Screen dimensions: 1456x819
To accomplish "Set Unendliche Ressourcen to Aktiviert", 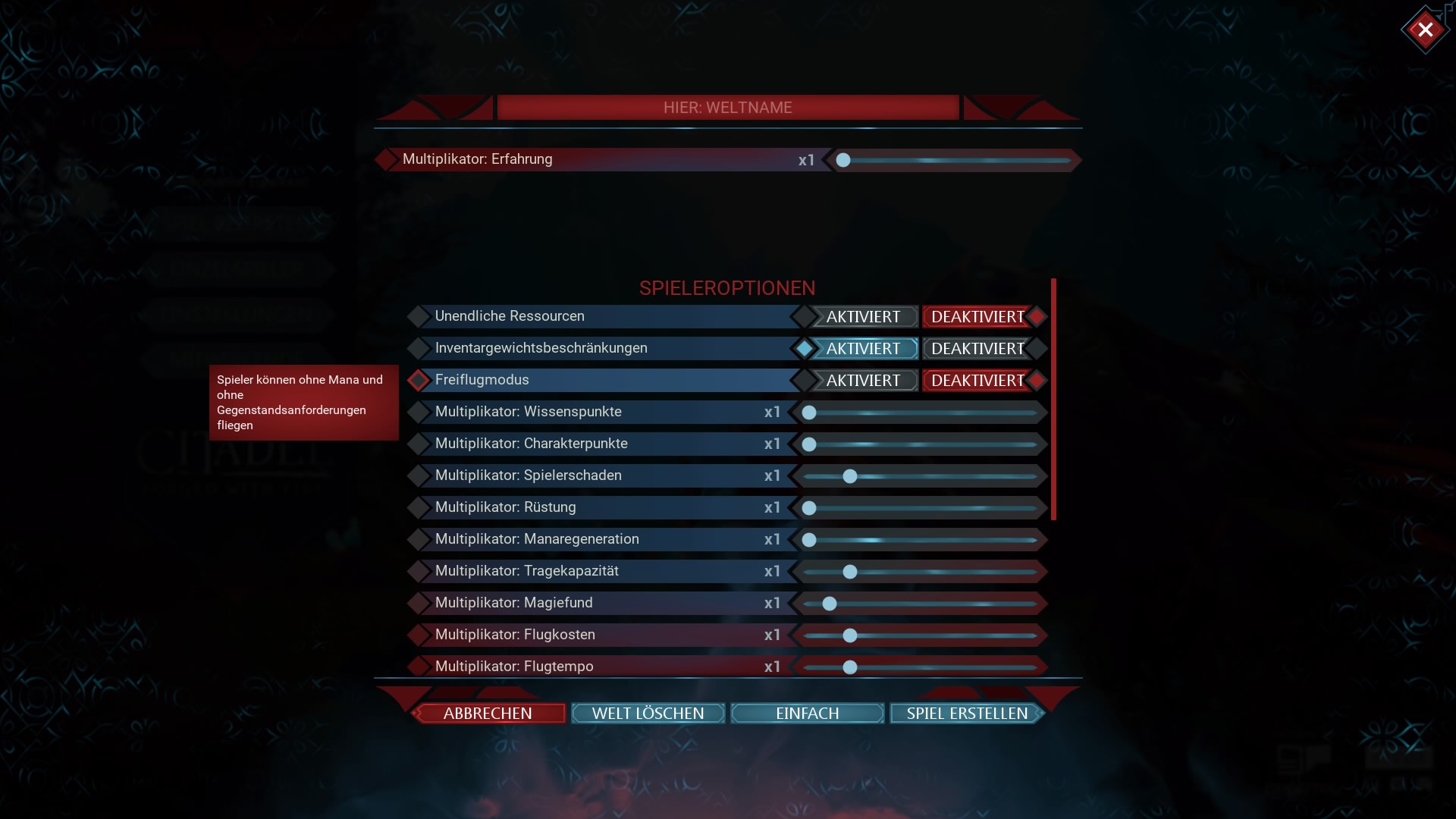I will [863, 317].
